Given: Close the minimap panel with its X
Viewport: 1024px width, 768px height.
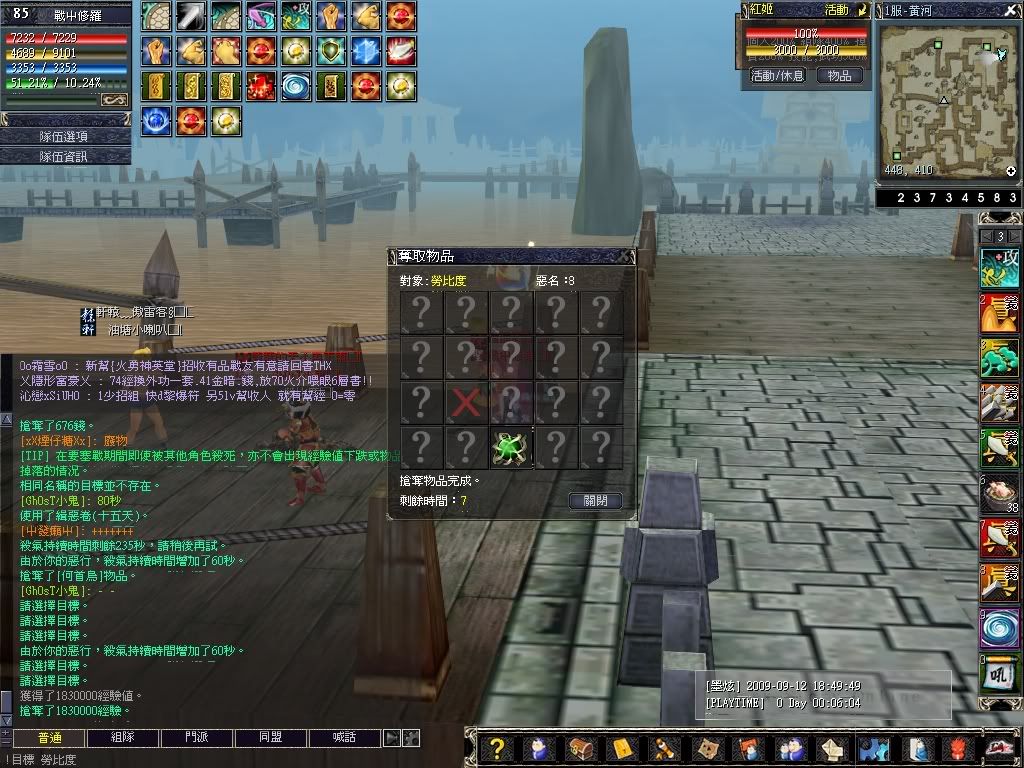Looking at the screenshot, I should click(x=1012, y=10).
